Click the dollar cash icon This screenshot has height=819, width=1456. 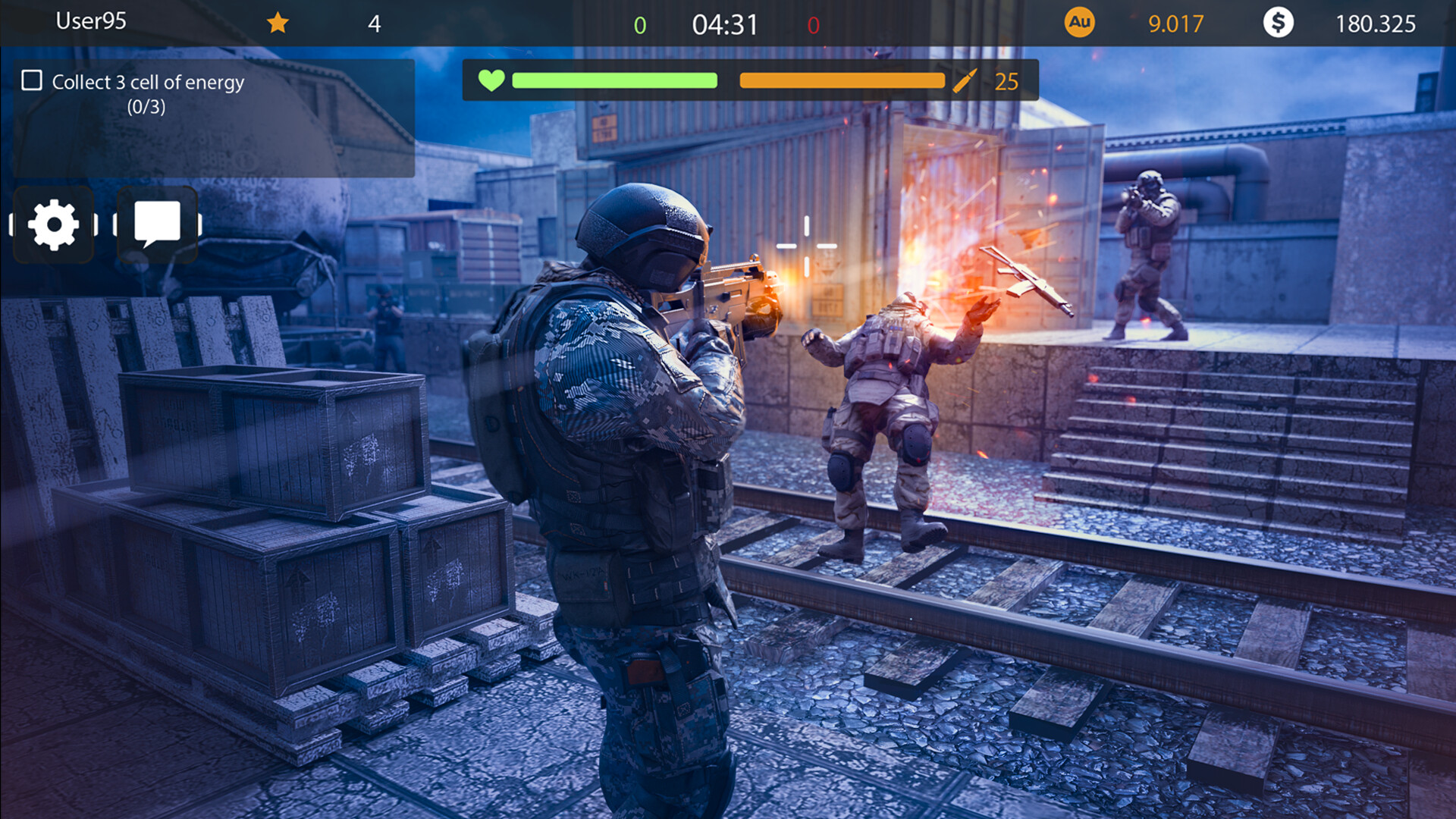point(1280,23)
